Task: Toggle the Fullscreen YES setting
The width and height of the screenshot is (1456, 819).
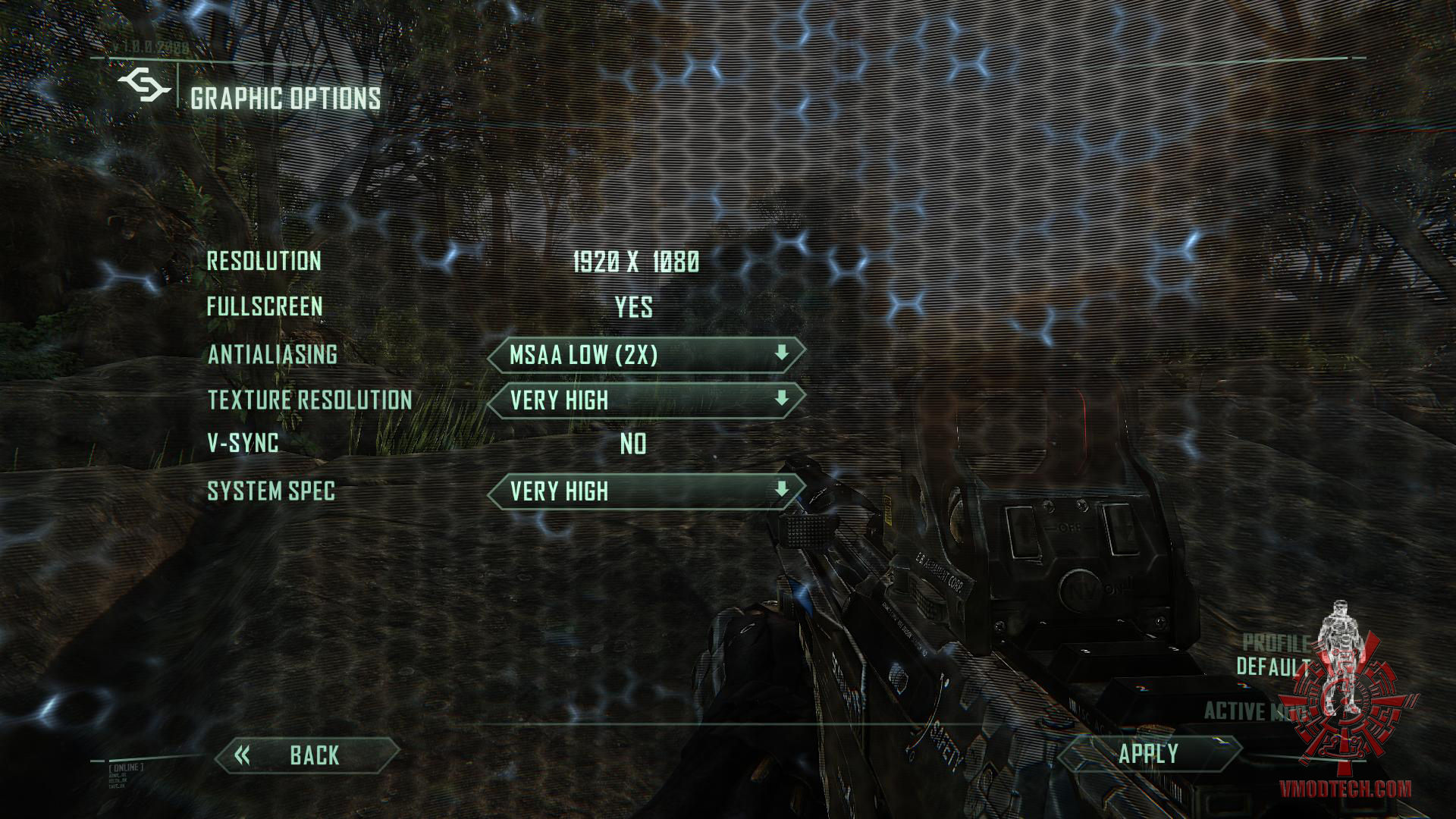Action: pyautogui.click(x=634, y=307)
